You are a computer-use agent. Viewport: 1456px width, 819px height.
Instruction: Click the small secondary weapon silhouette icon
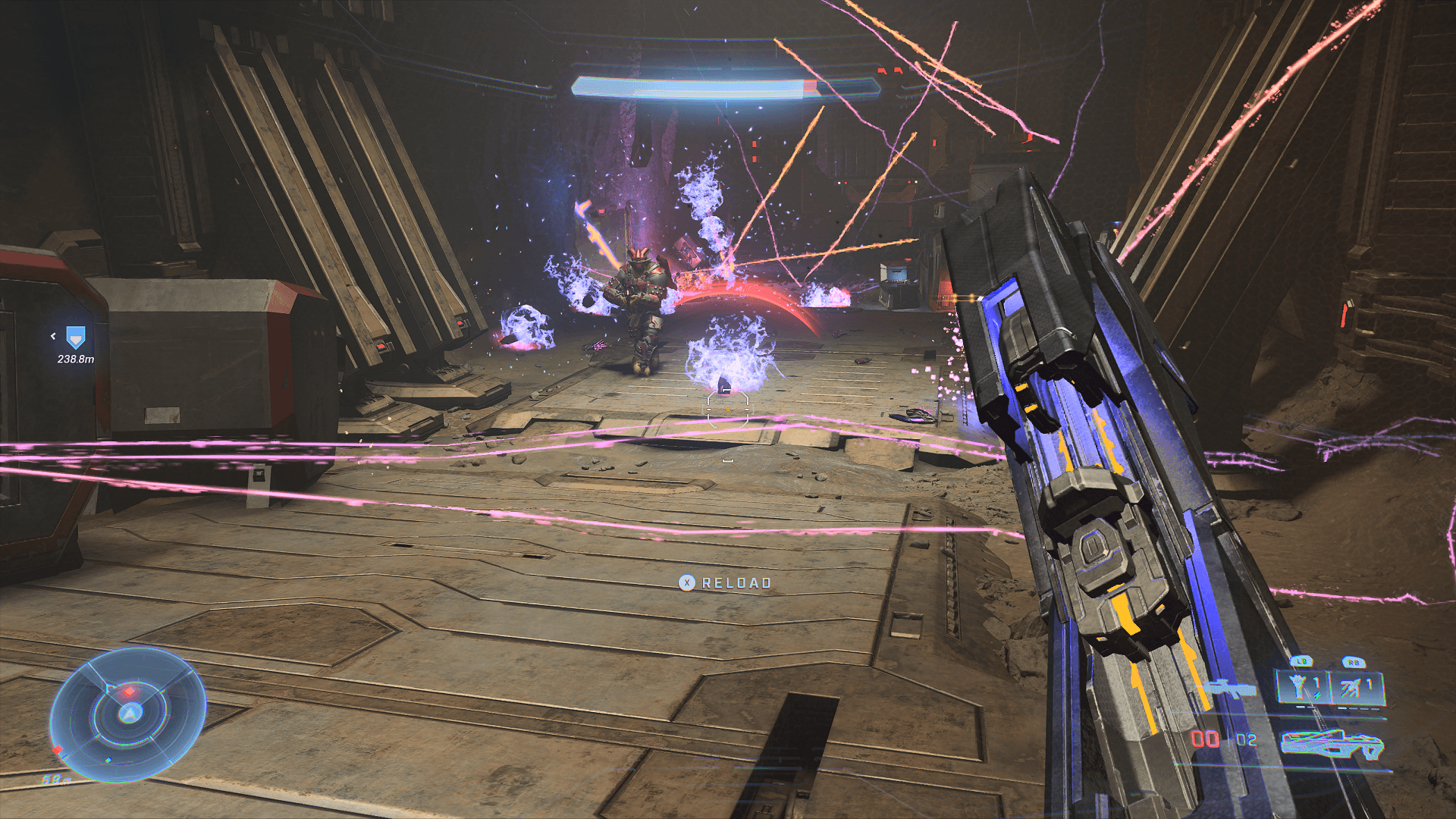[x=1225, y=689]
